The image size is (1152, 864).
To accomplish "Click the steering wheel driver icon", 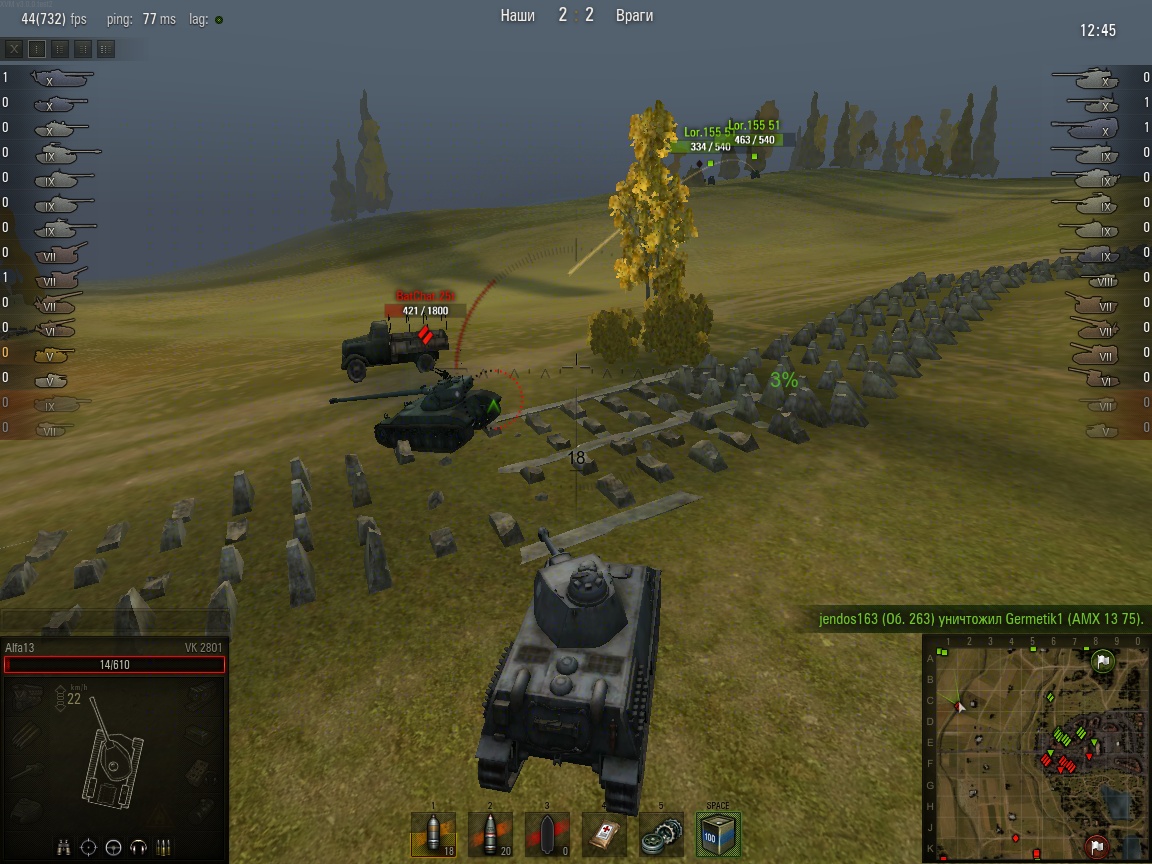I will (113, 847).
